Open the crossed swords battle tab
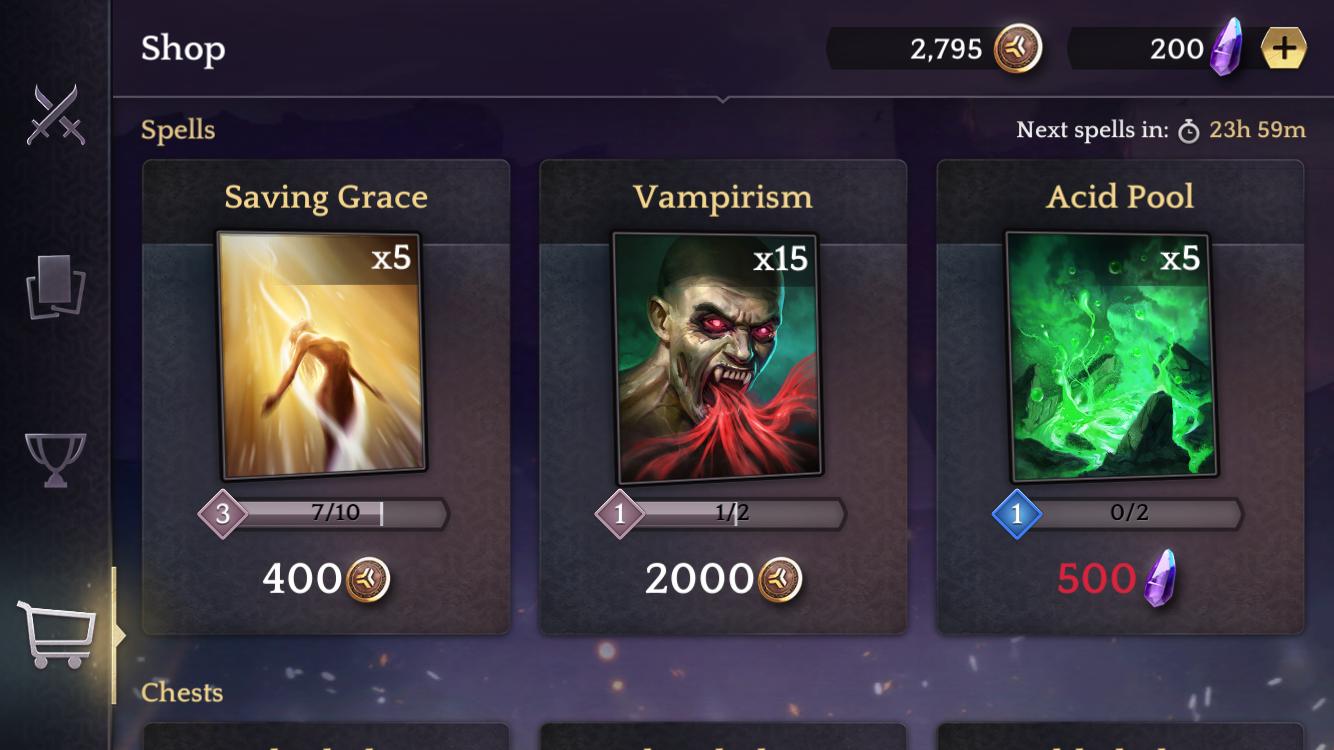 53,114
